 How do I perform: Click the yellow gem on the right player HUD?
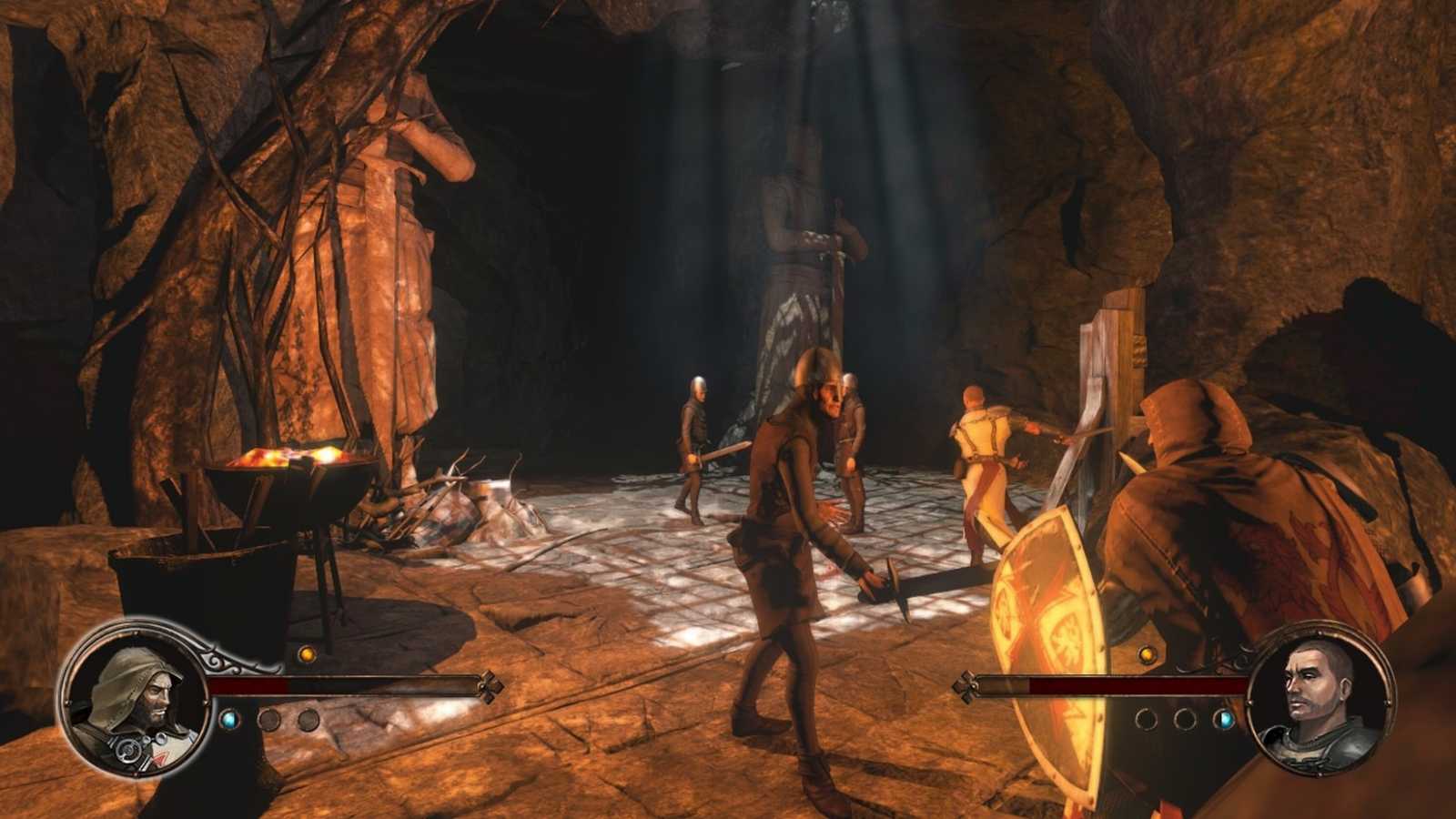click(1148, 655)
